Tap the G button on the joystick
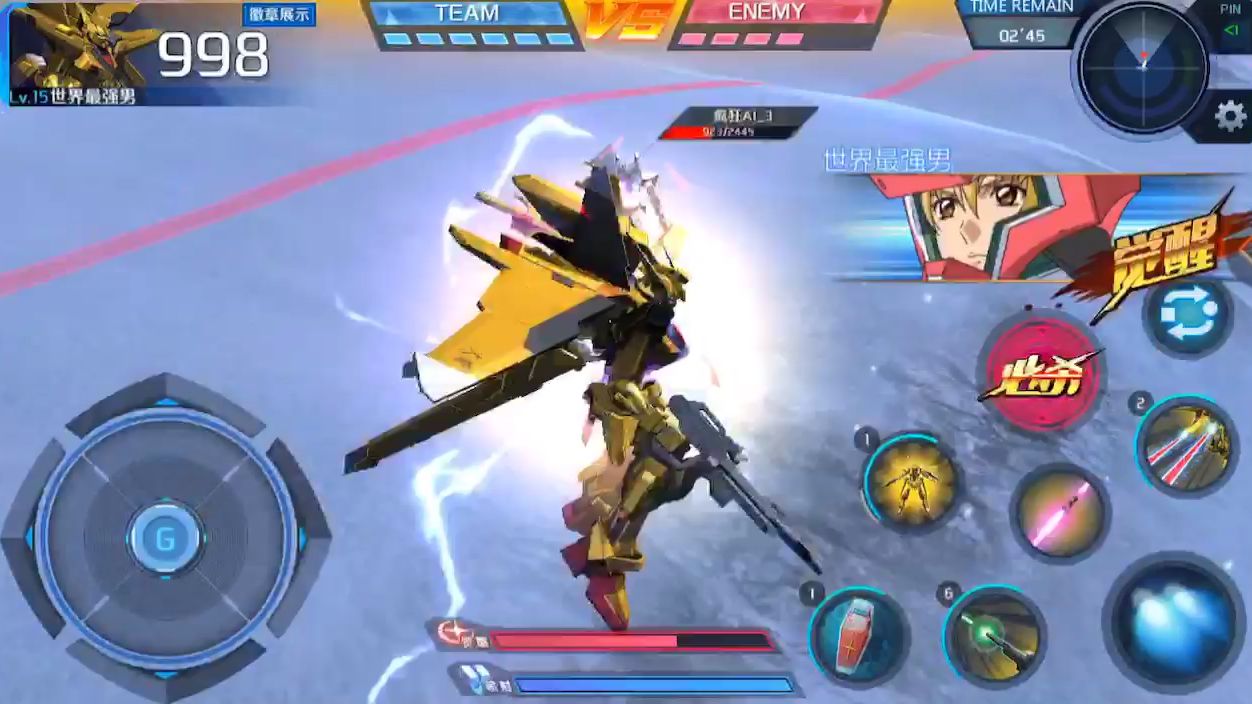 (165, 539)
